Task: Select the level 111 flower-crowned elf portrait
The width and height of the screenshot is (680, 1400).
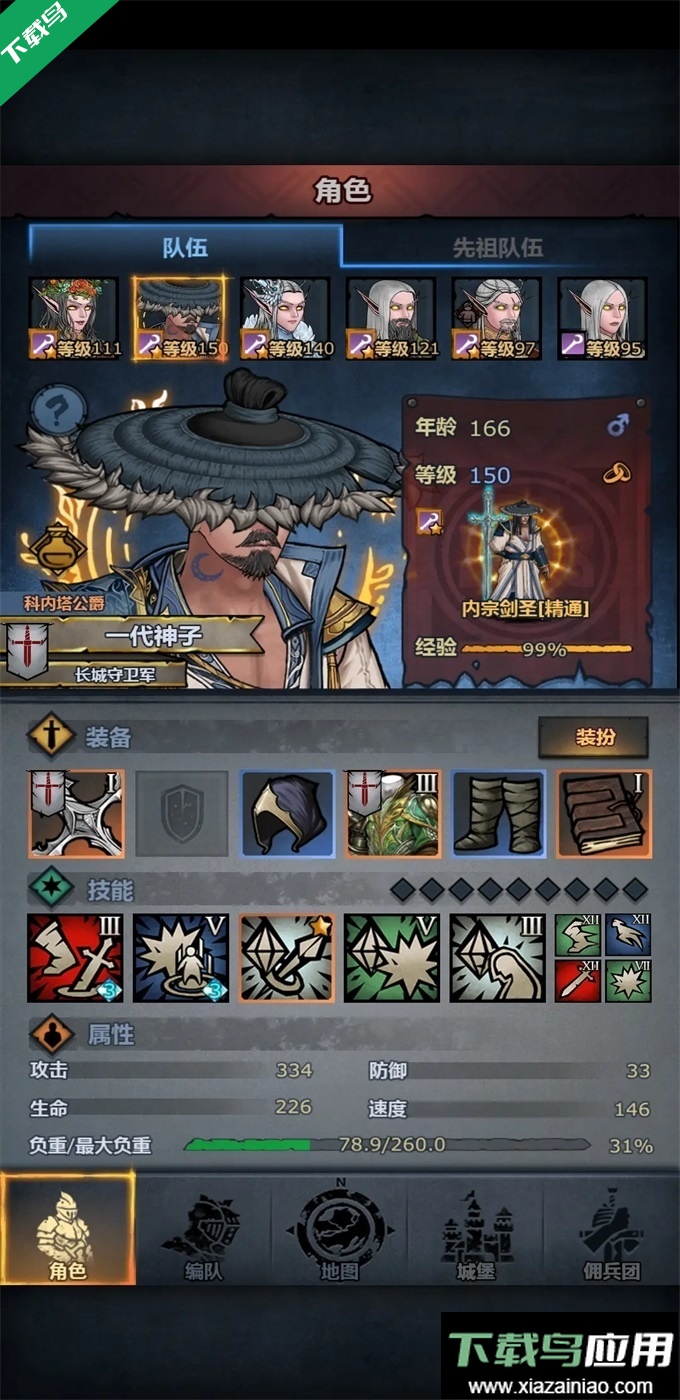Action: tap(74, 318)
